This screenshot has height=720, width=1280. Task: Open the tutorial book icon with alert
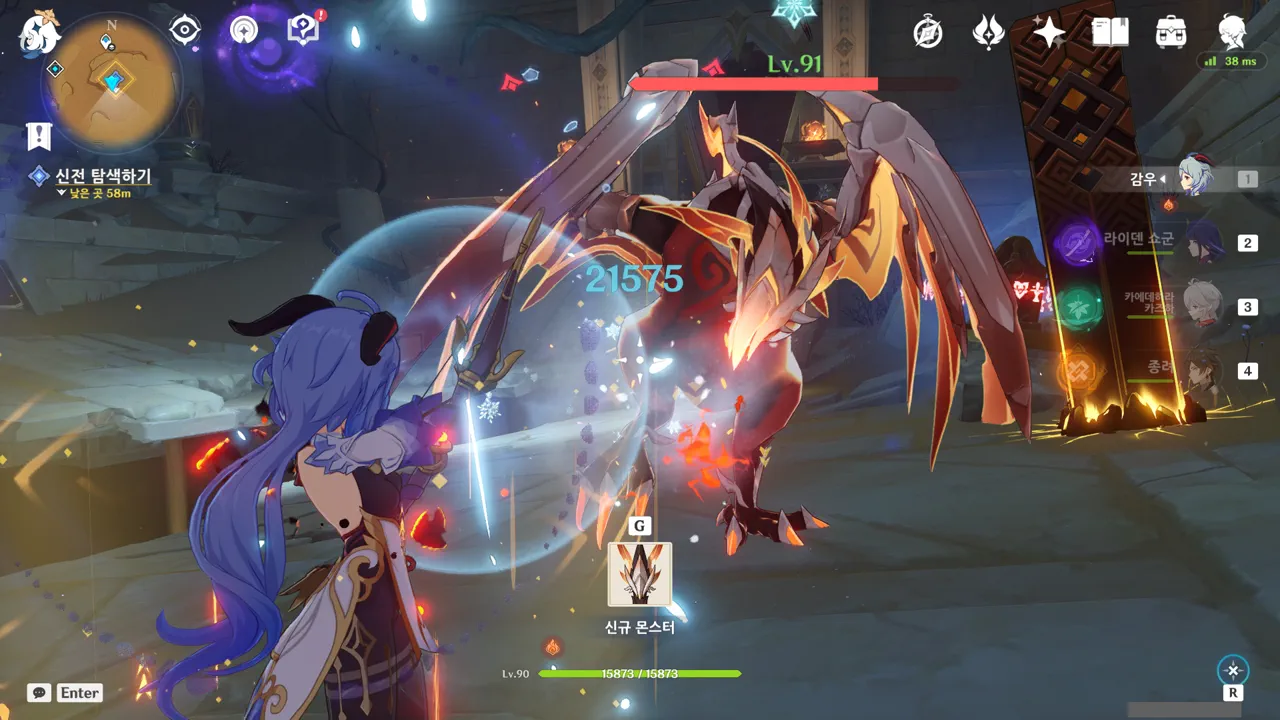click(302, 30)
